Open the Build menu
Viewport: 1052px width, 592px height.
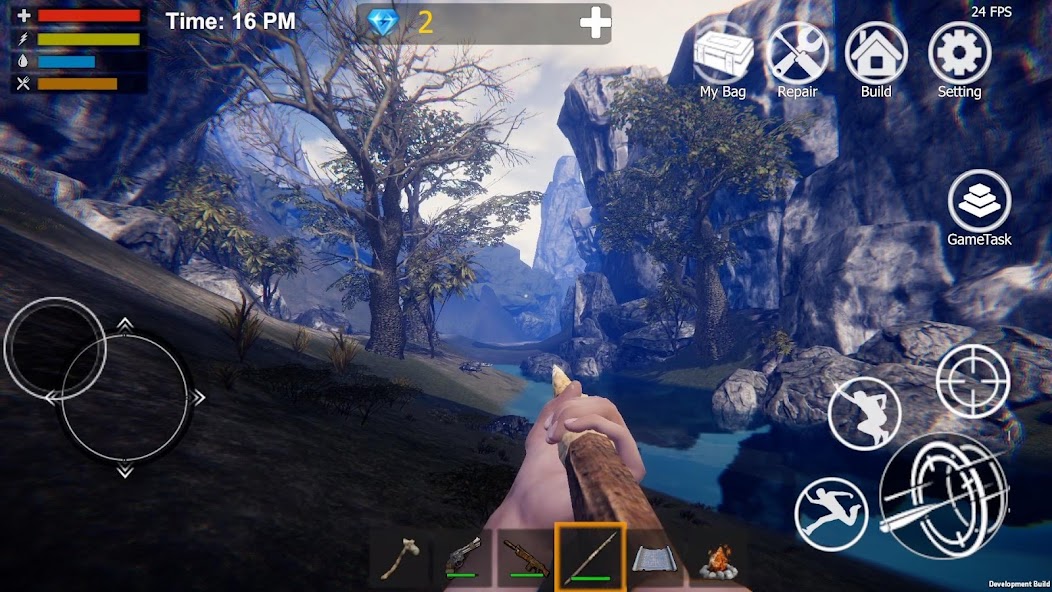coord(876,54)
